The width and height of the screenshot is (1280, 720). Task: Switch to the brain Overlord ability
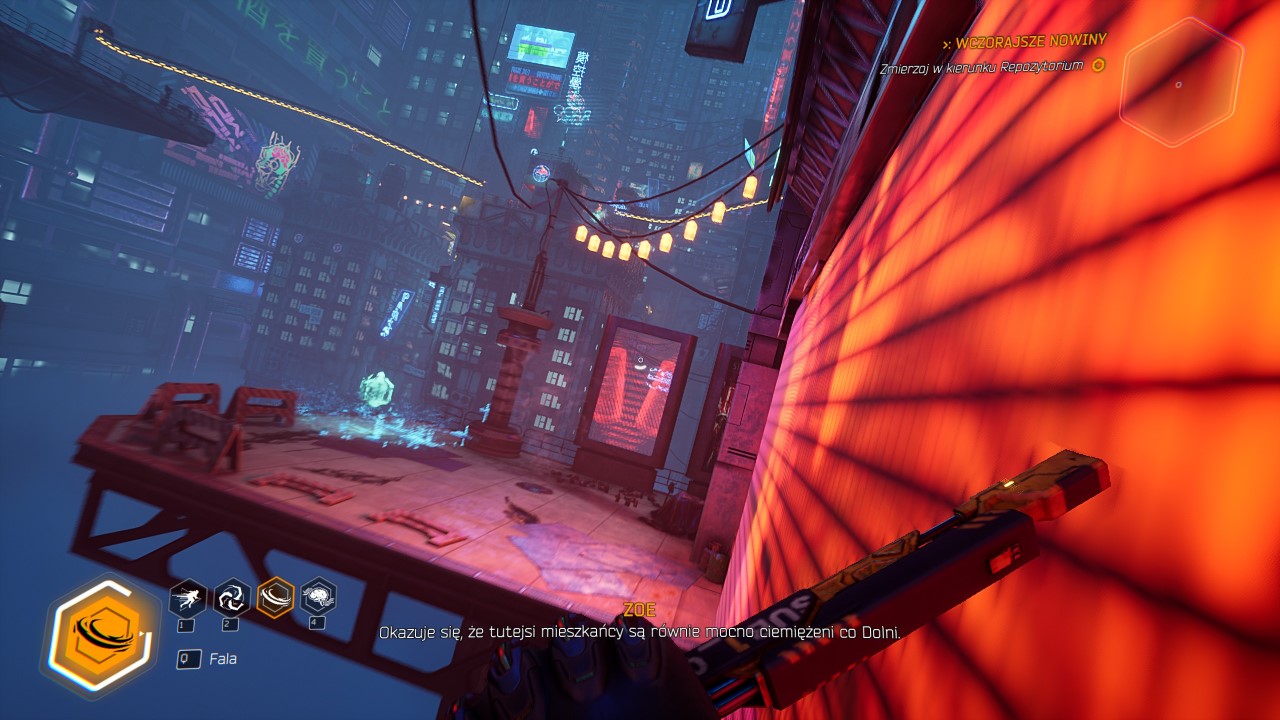click(318, 598)
